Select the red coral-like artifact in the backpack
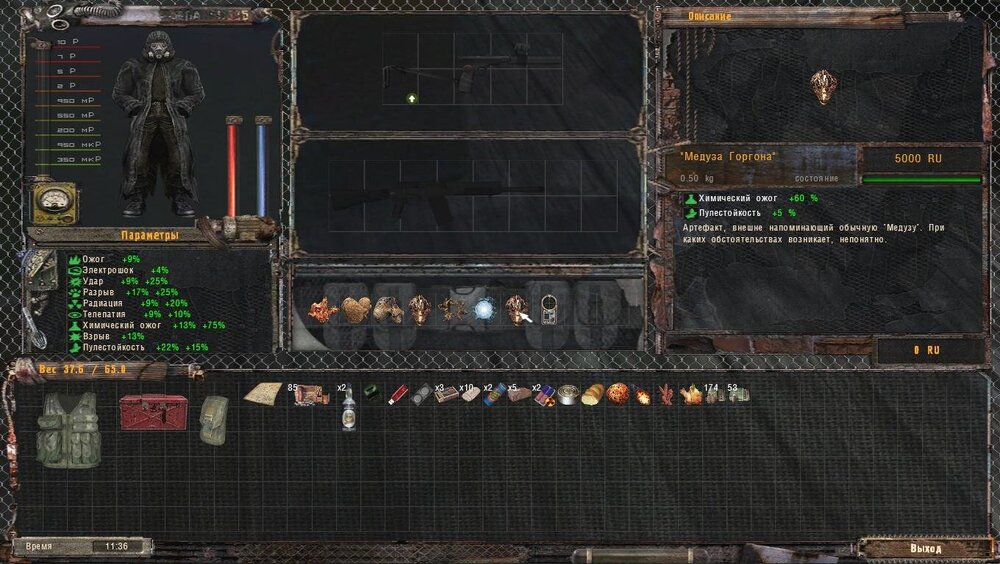Screen dimensions: 1000x564 coord(666,394)
